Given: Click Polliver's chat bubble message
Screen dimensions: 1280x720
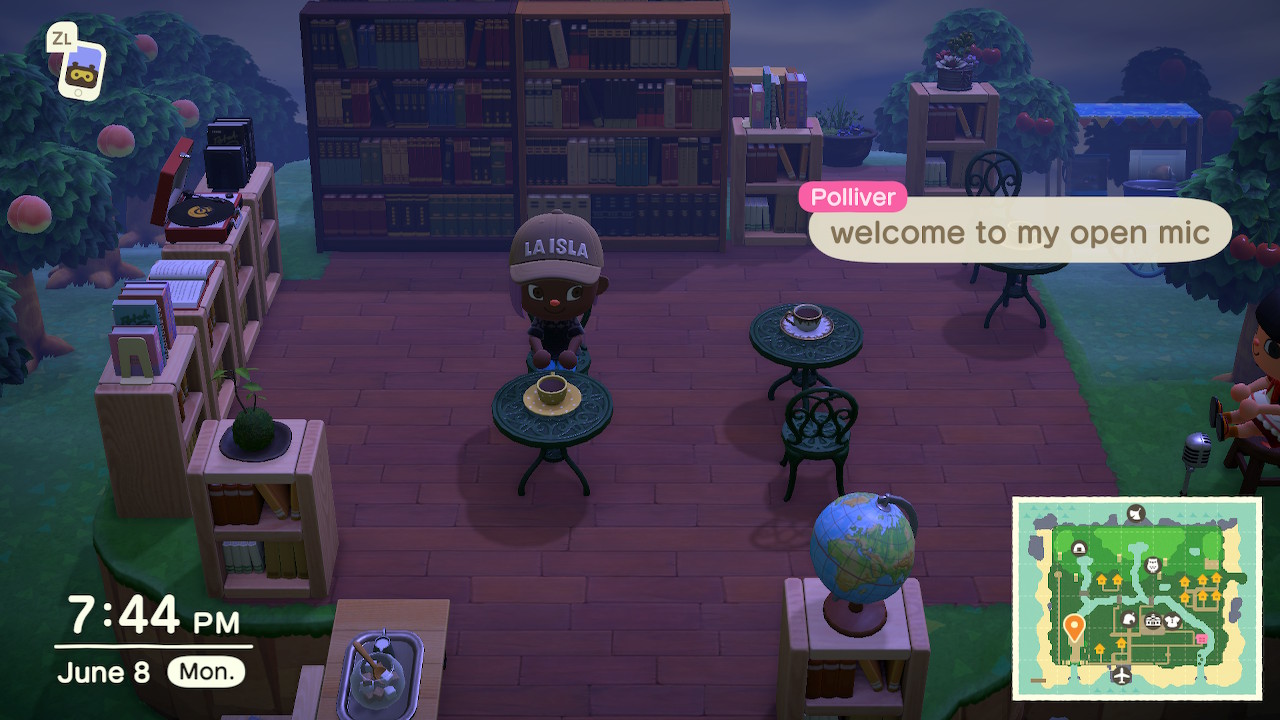Looking at the screenshot, I should pos(1020,233).
